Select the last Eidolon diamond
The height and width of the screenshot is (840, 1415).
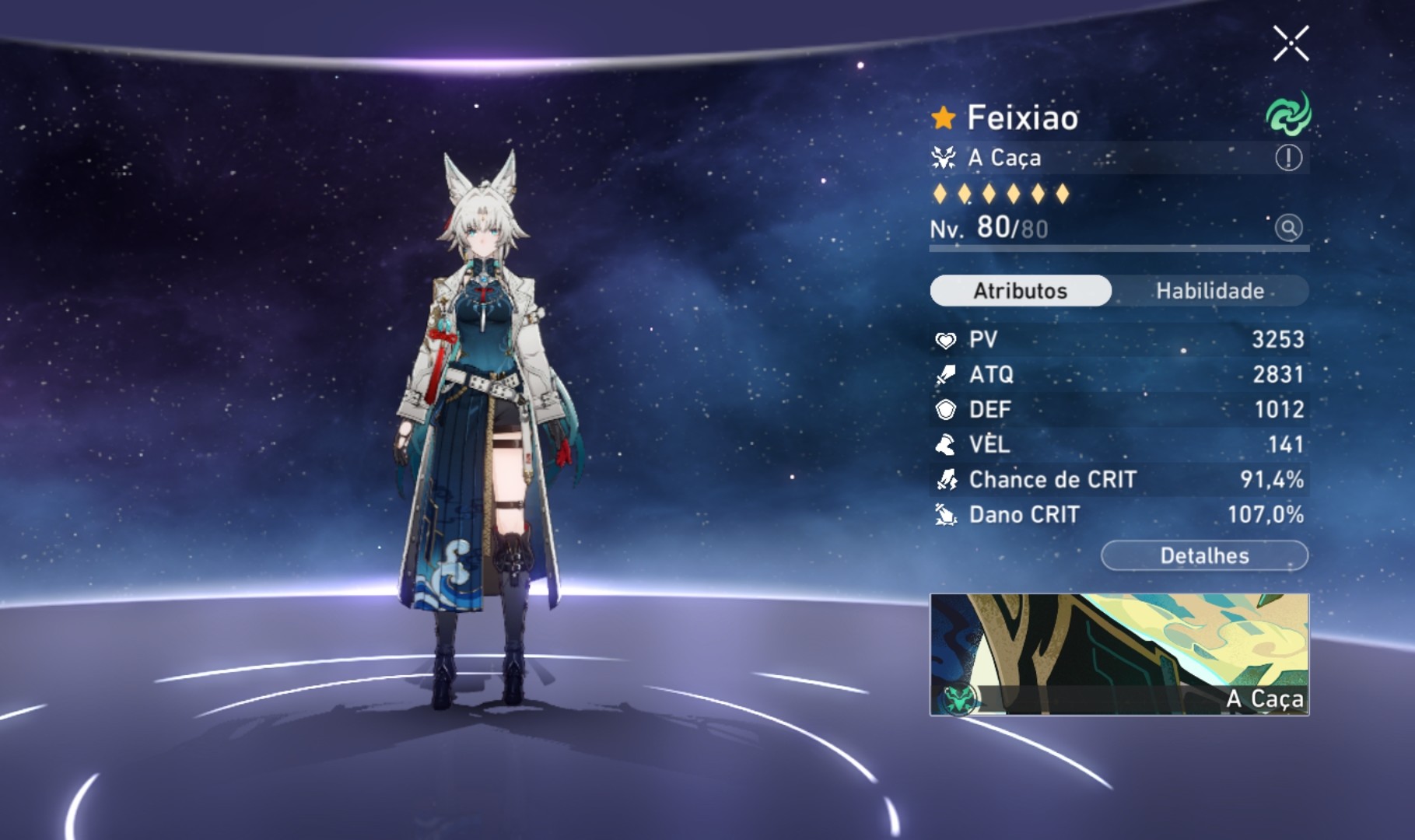[x=1063, y=194]
